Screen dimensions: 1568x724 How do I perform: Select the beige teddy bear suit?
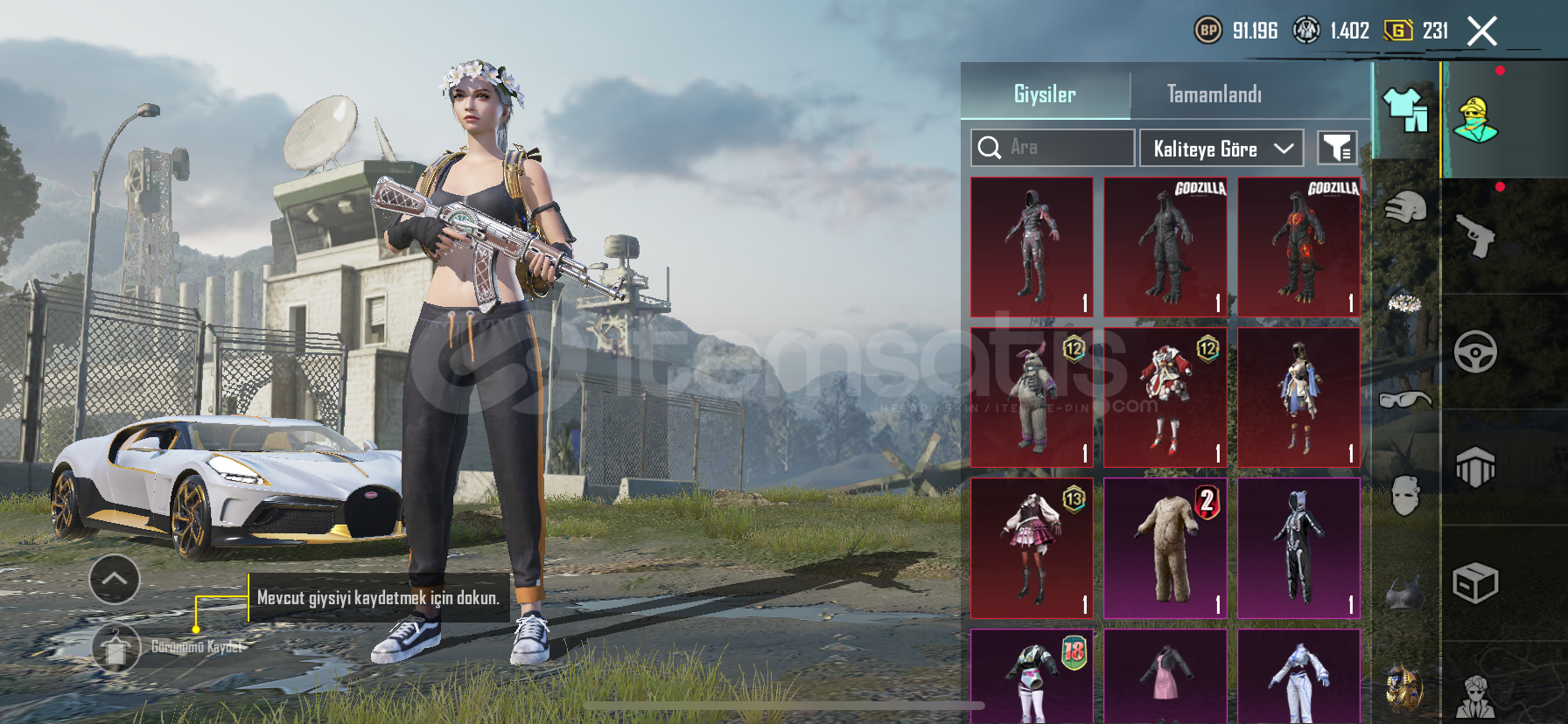point(1165,547)
